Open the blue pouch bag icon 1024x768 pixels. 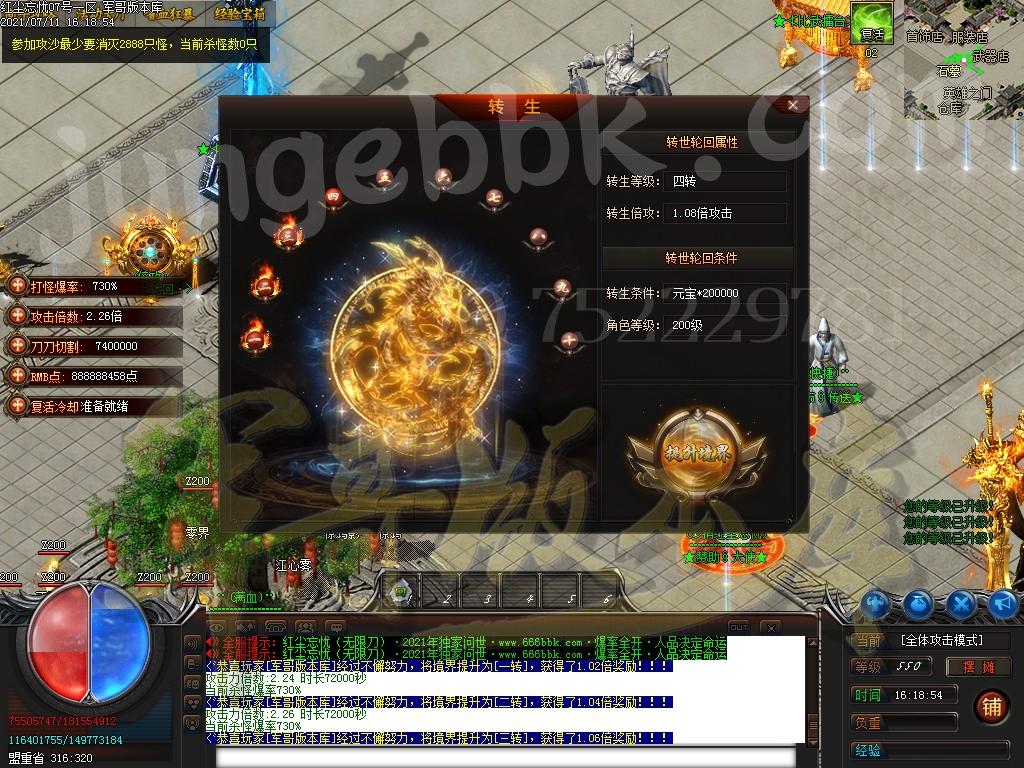[919, 603]
